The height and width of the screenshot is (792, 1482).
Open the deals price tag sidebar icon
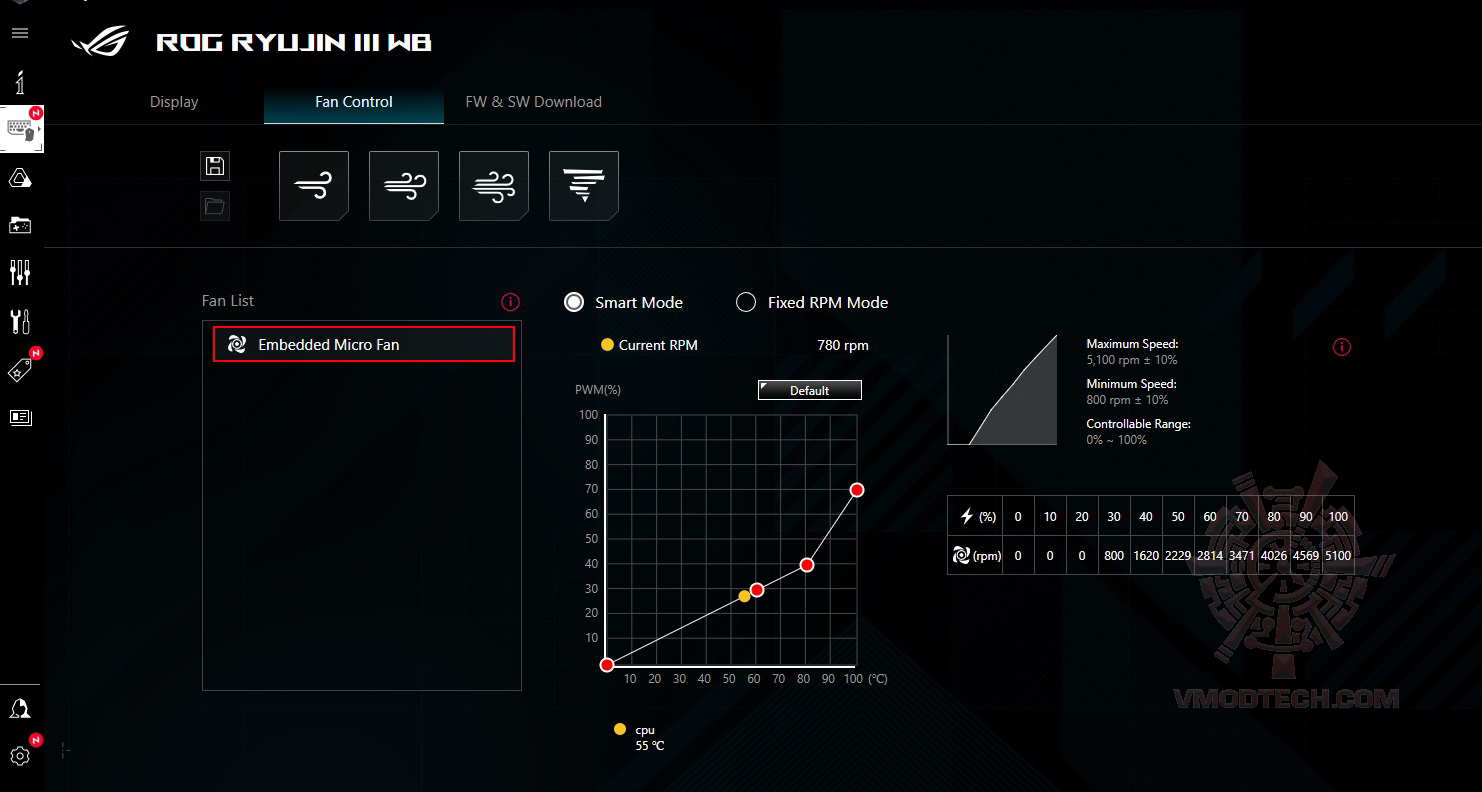pyautogui.click(x=20, y=370)
